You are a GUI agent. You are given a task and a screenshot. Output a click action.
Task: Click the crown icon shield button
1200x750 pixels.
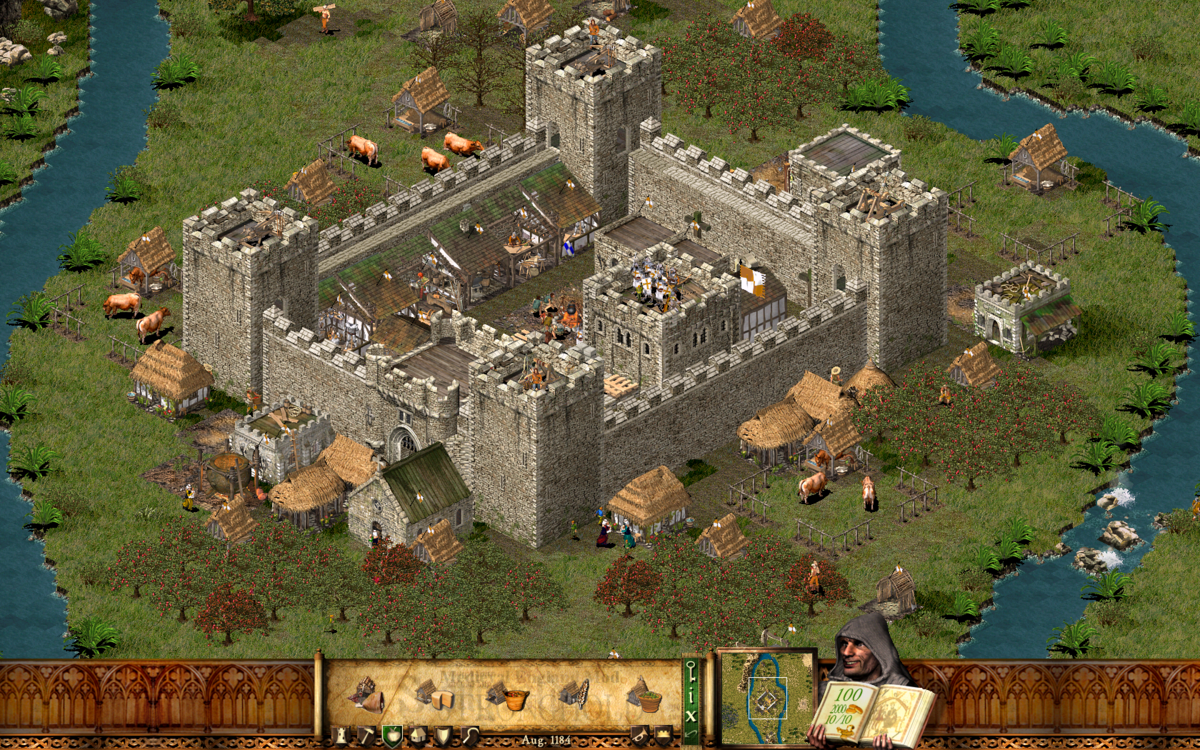[663, 736]
